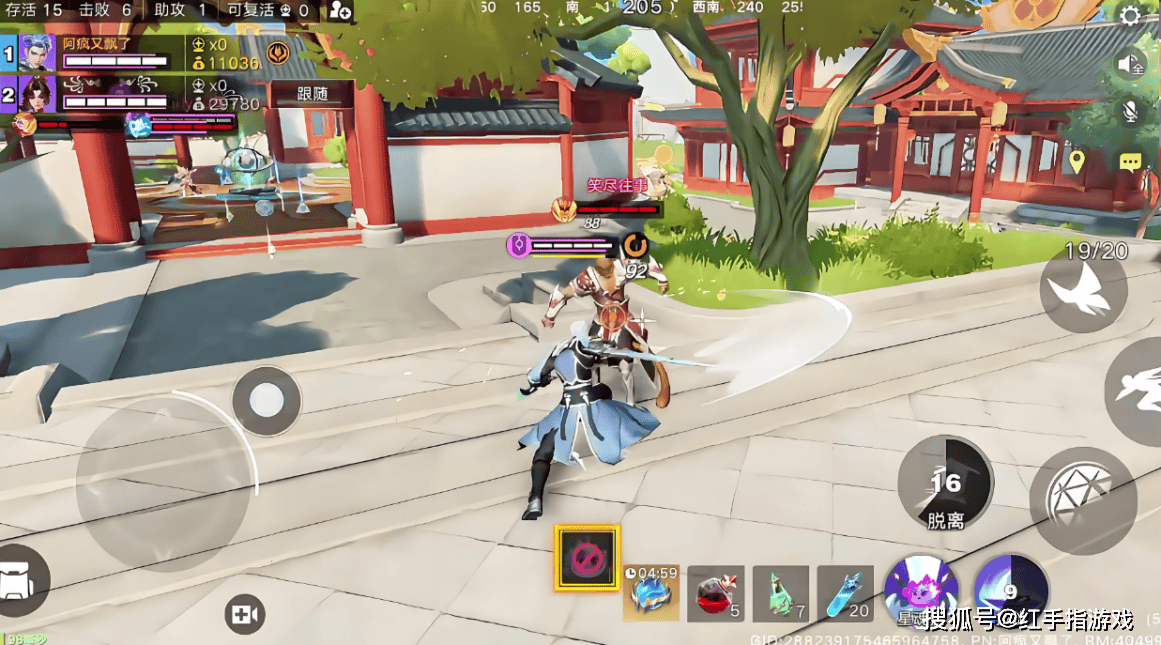Tap the geometric gem main attack button
This screenshot has width=1161, height=645.
click(1082, 500)
